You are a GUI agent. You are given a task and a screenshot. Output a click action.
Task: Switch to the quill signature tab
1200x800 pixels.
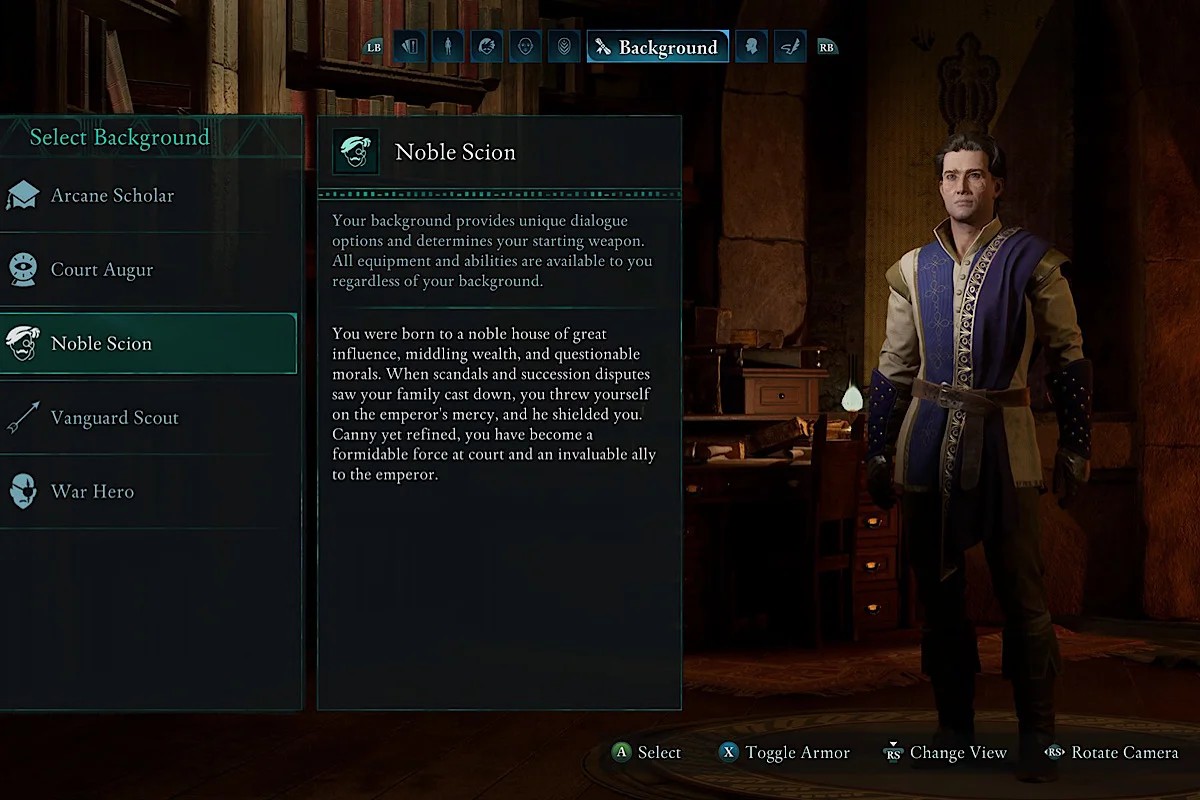click(790, 47)
